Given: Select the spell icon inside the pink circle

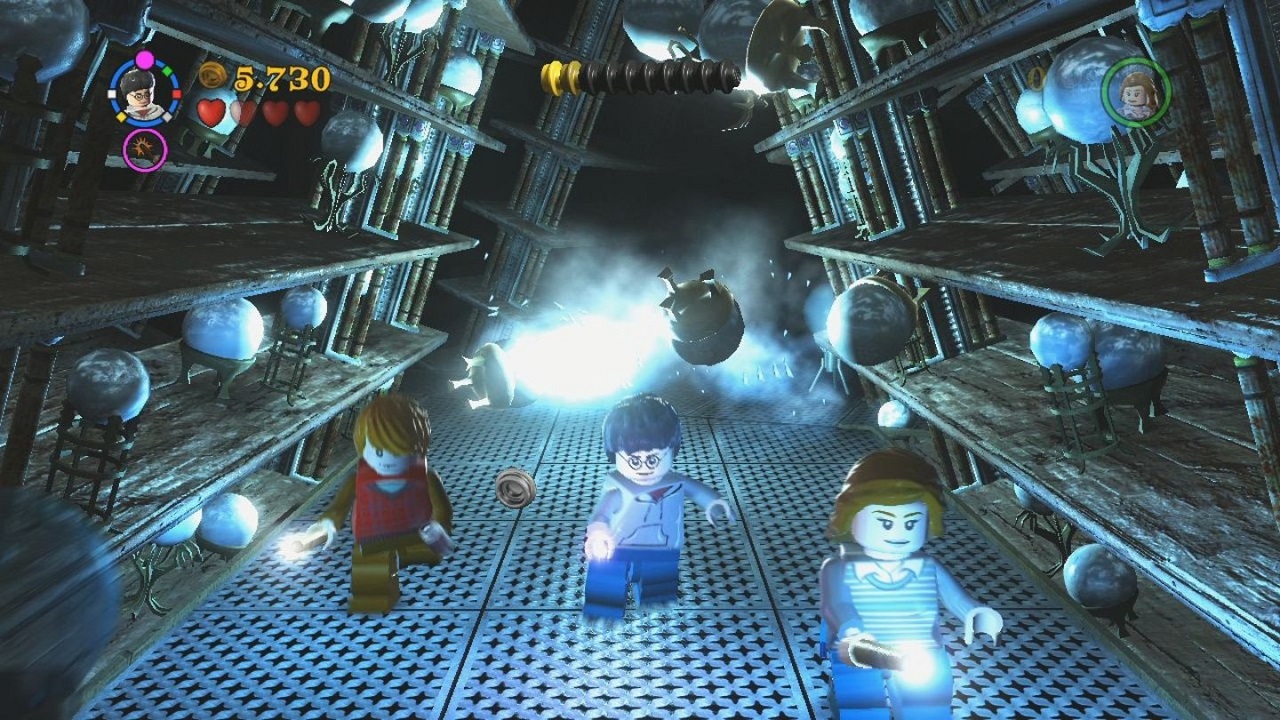Looking at the screenshot, I should (143, 149).
